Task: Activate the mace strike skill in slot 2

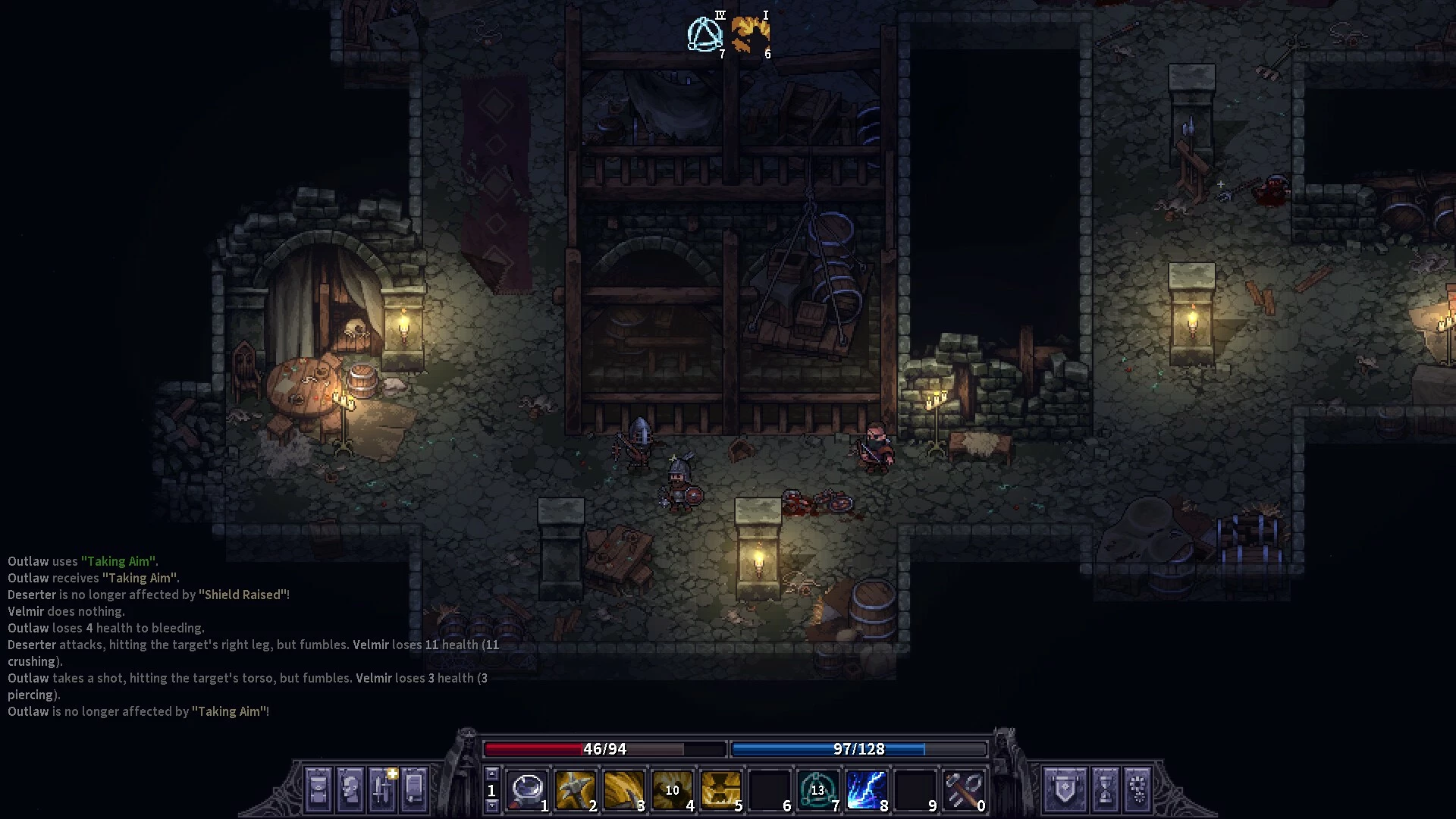Action: coord(576,790)
